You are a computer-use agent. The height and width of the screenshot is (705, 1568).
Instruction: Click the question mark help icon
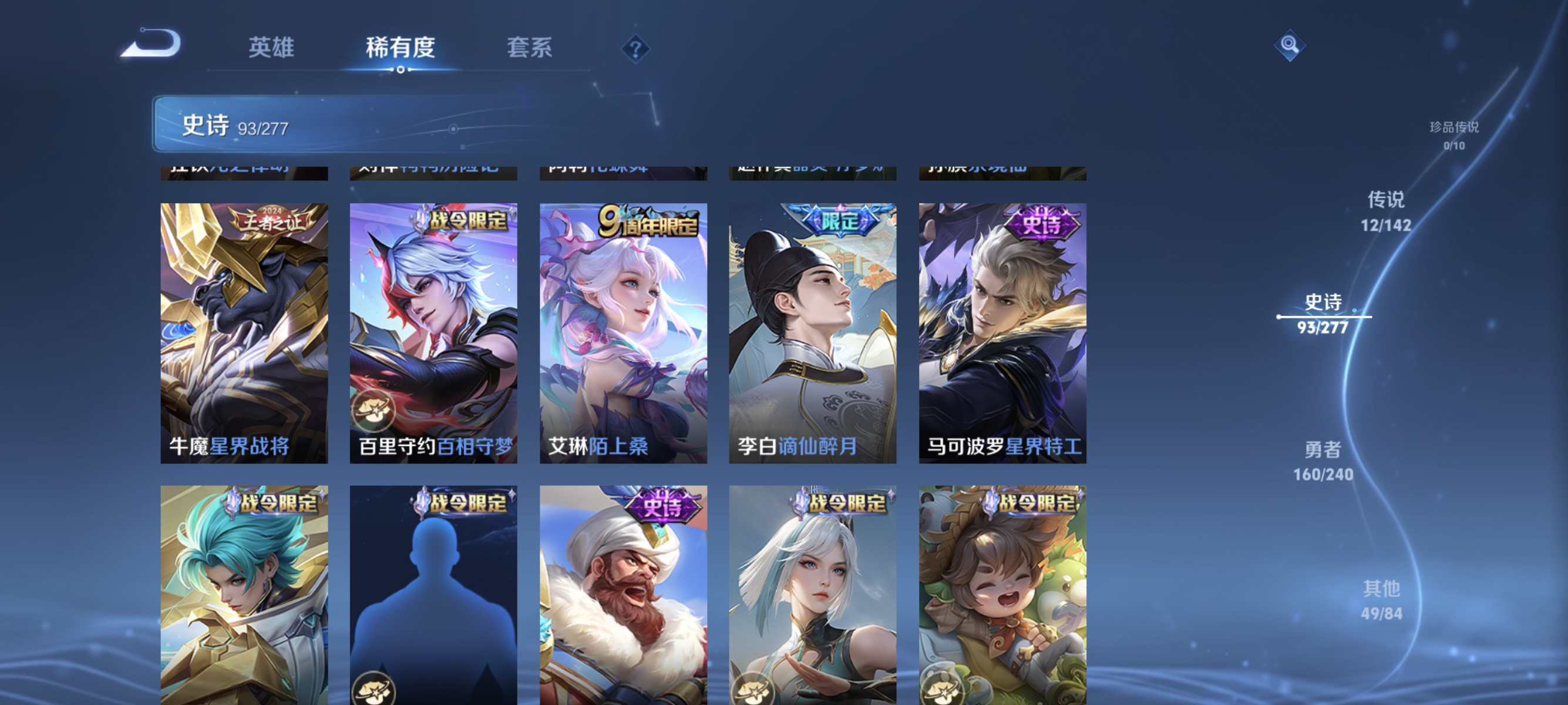point(635,49)
